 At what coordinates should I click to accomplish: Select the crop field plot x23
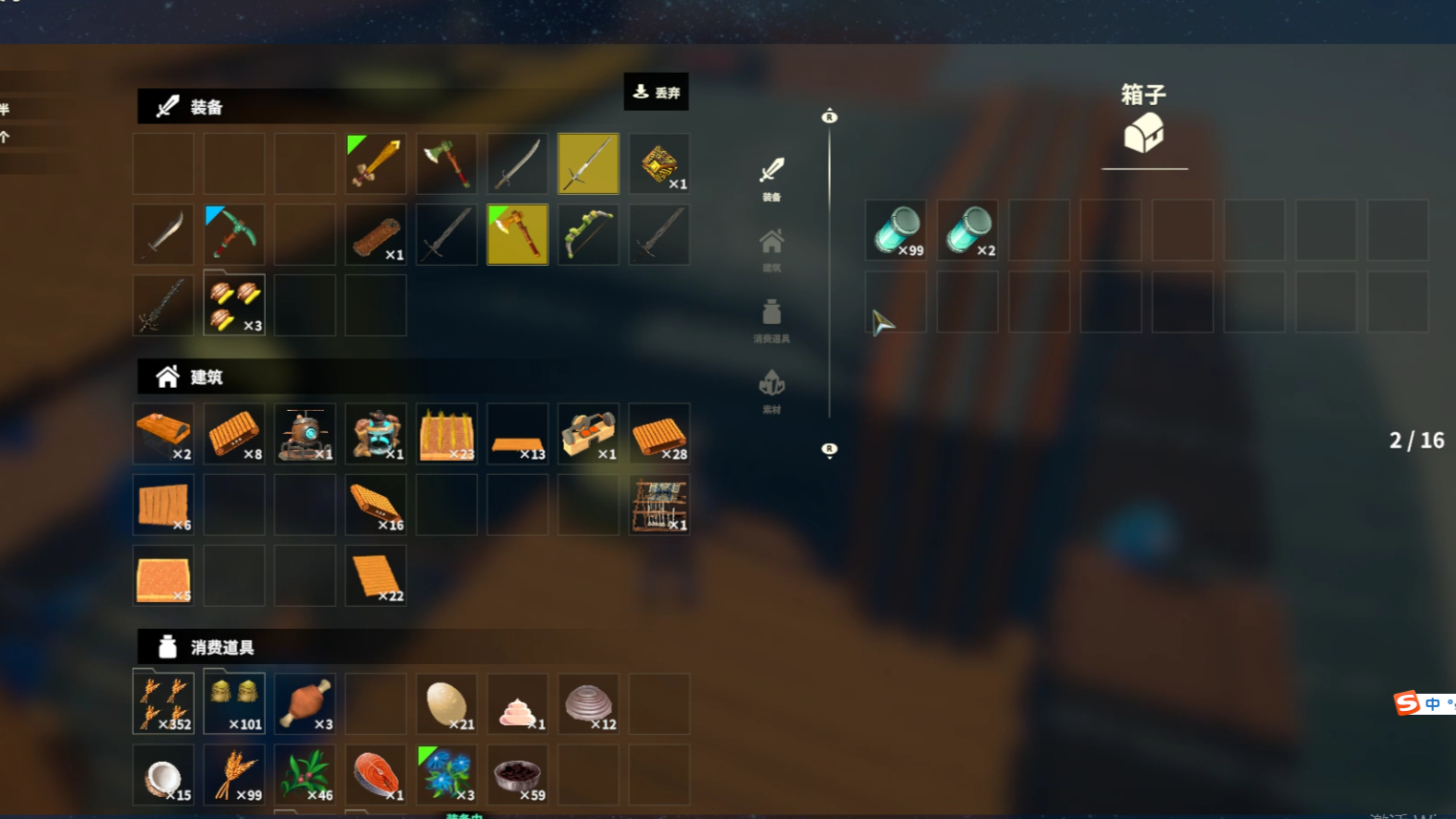coord(446,435)
